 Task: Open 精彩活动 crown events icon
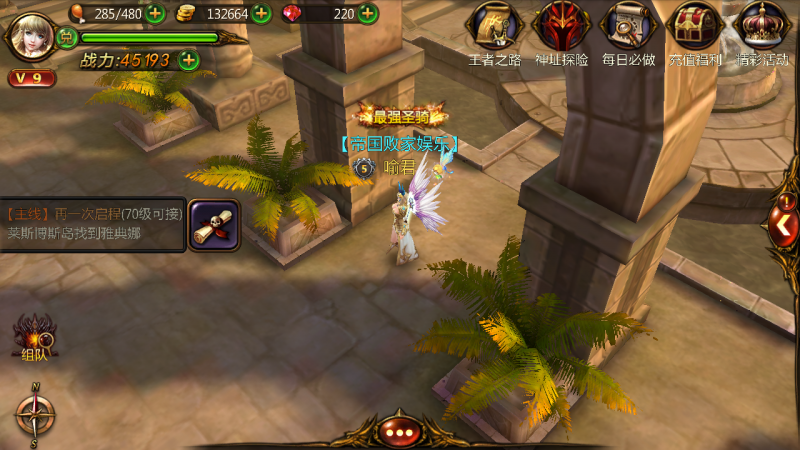pos(762,28)
